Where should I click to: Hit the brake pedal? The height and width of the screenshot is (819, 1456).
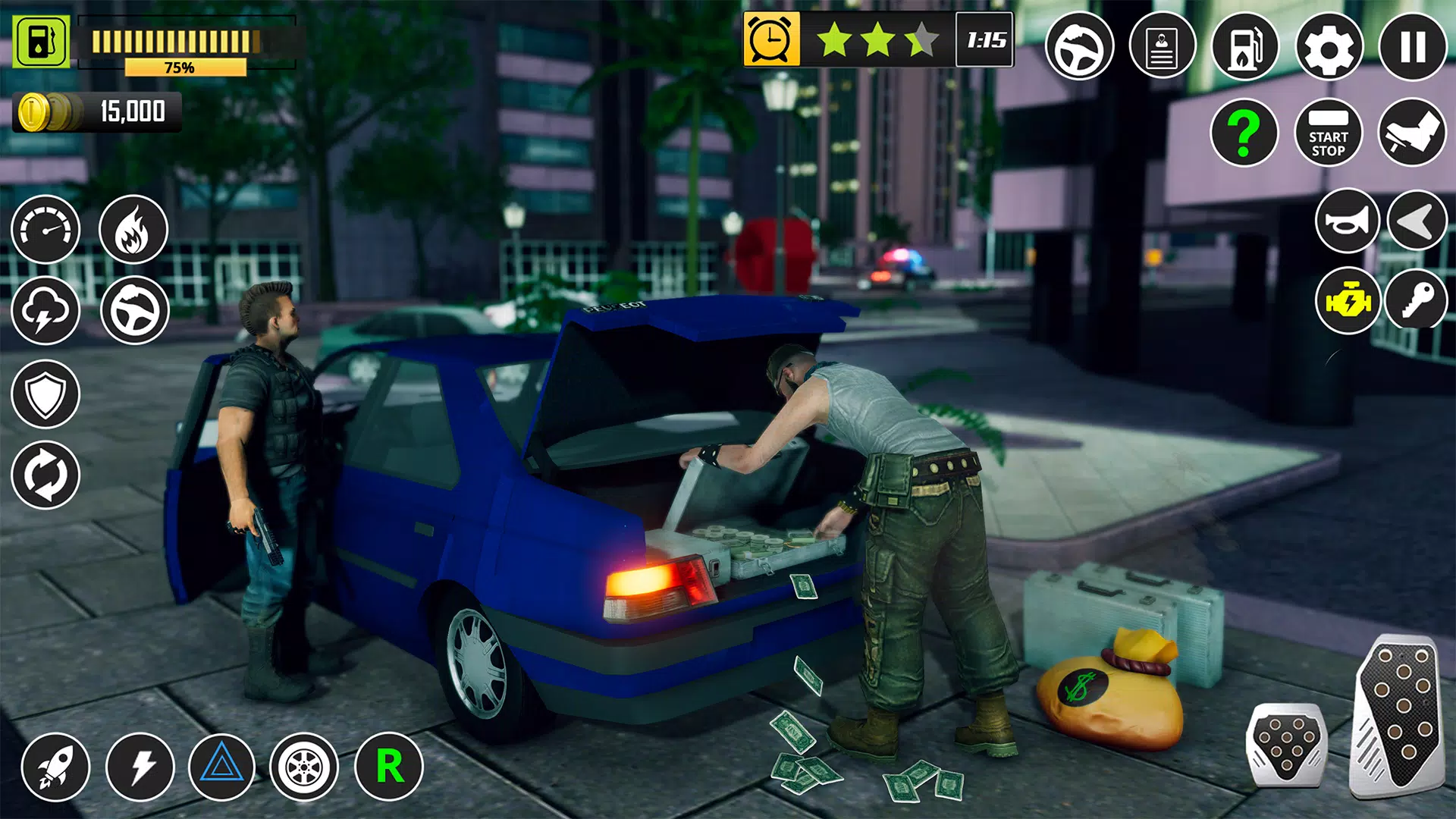(1286, 745)
